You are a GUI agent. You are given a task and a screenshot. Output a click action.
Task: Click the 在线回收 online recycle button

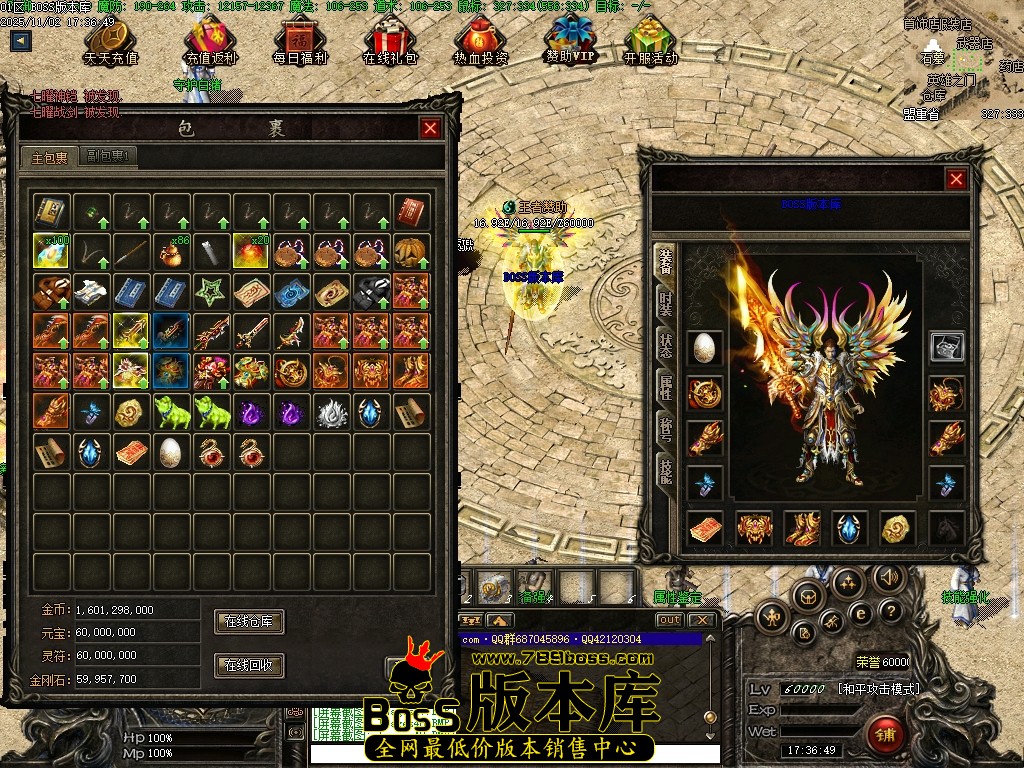point(249,665)
